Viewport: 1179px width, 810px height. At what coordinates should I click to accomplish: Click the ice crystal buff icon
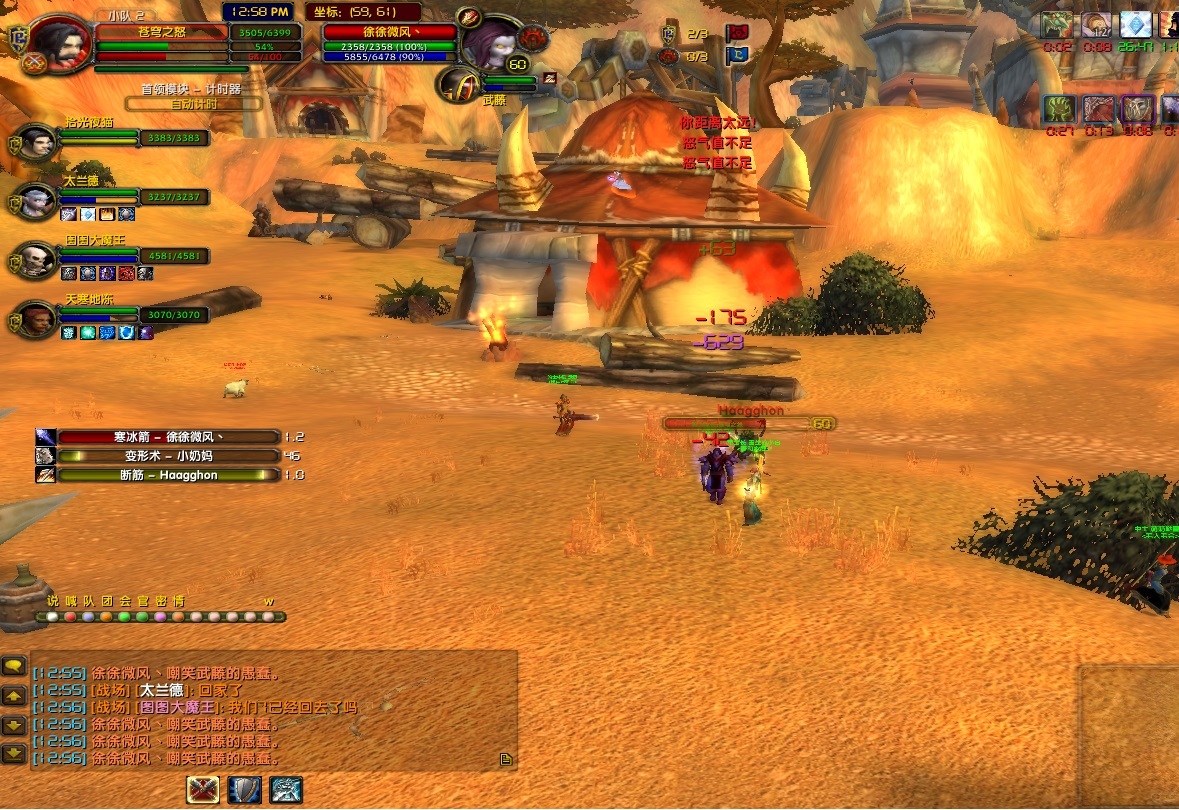1135,25
